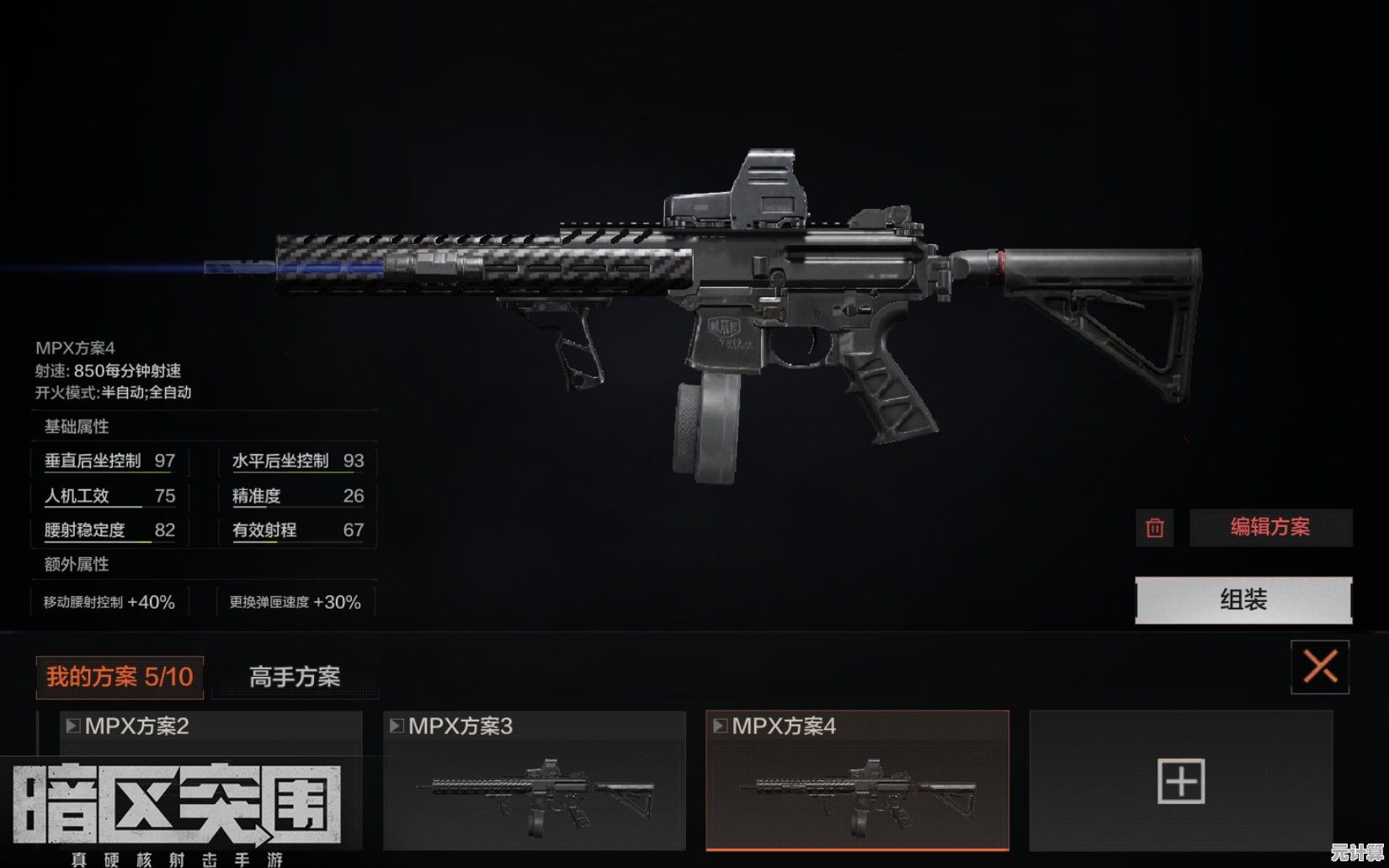
Task: Select the MPX方案3 loadout card
Action: tap(534, 780)
